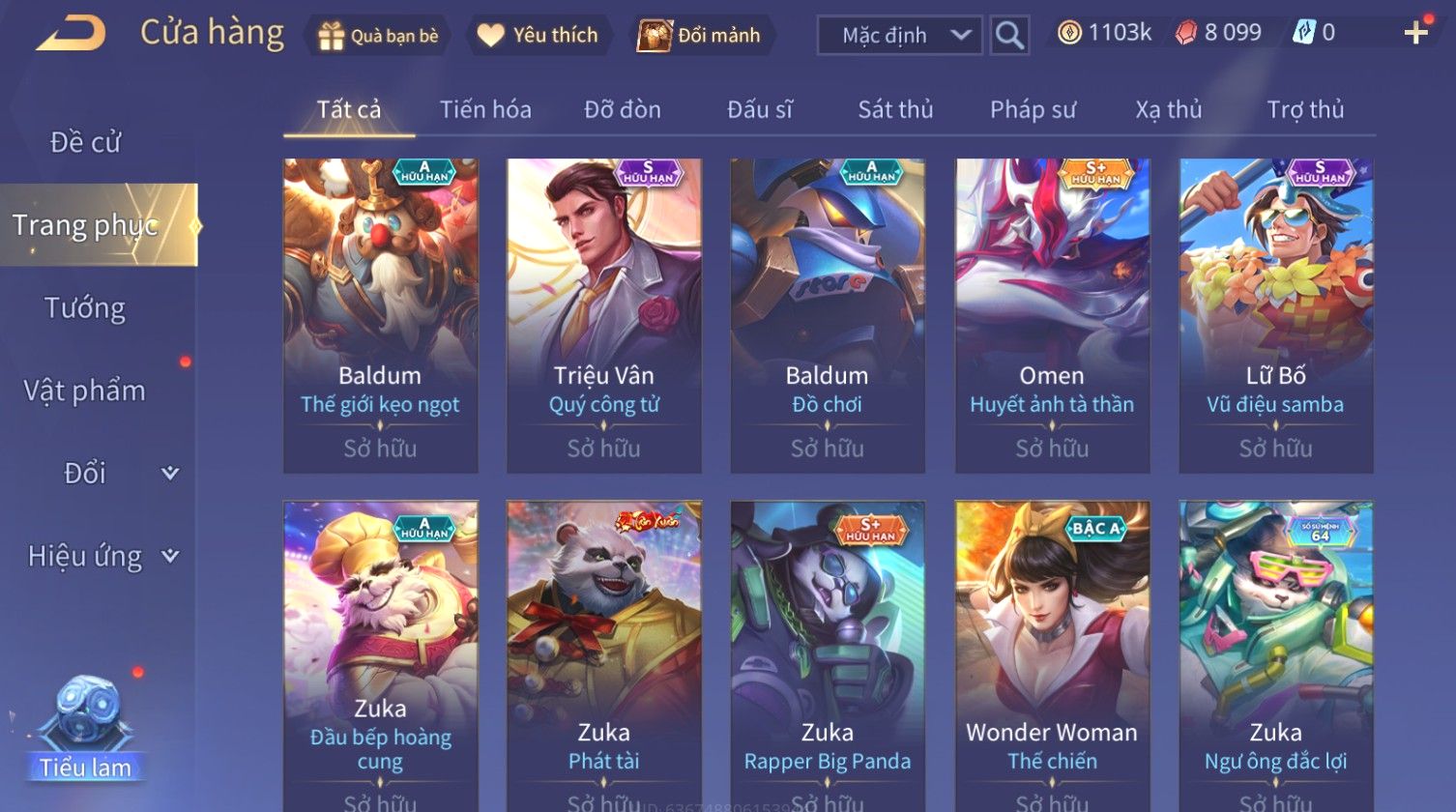Screen dimensions: 1456x812
Task: Open Đổi mảnh fragment exchange
Action: pyautogui.click(x=701, y=36)
